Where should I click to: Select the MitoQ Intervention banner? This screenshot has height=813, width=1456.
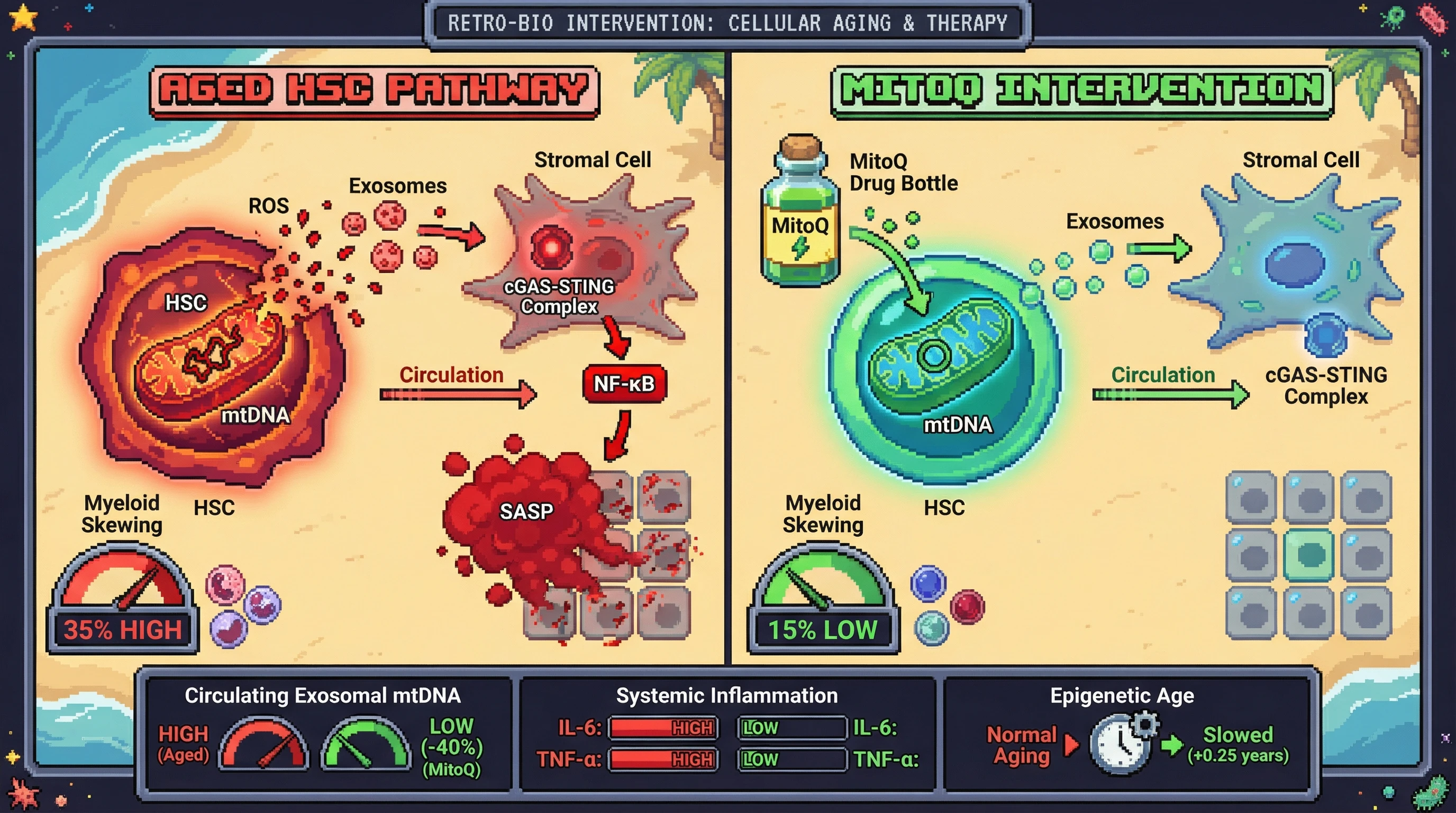(1081, 91)
